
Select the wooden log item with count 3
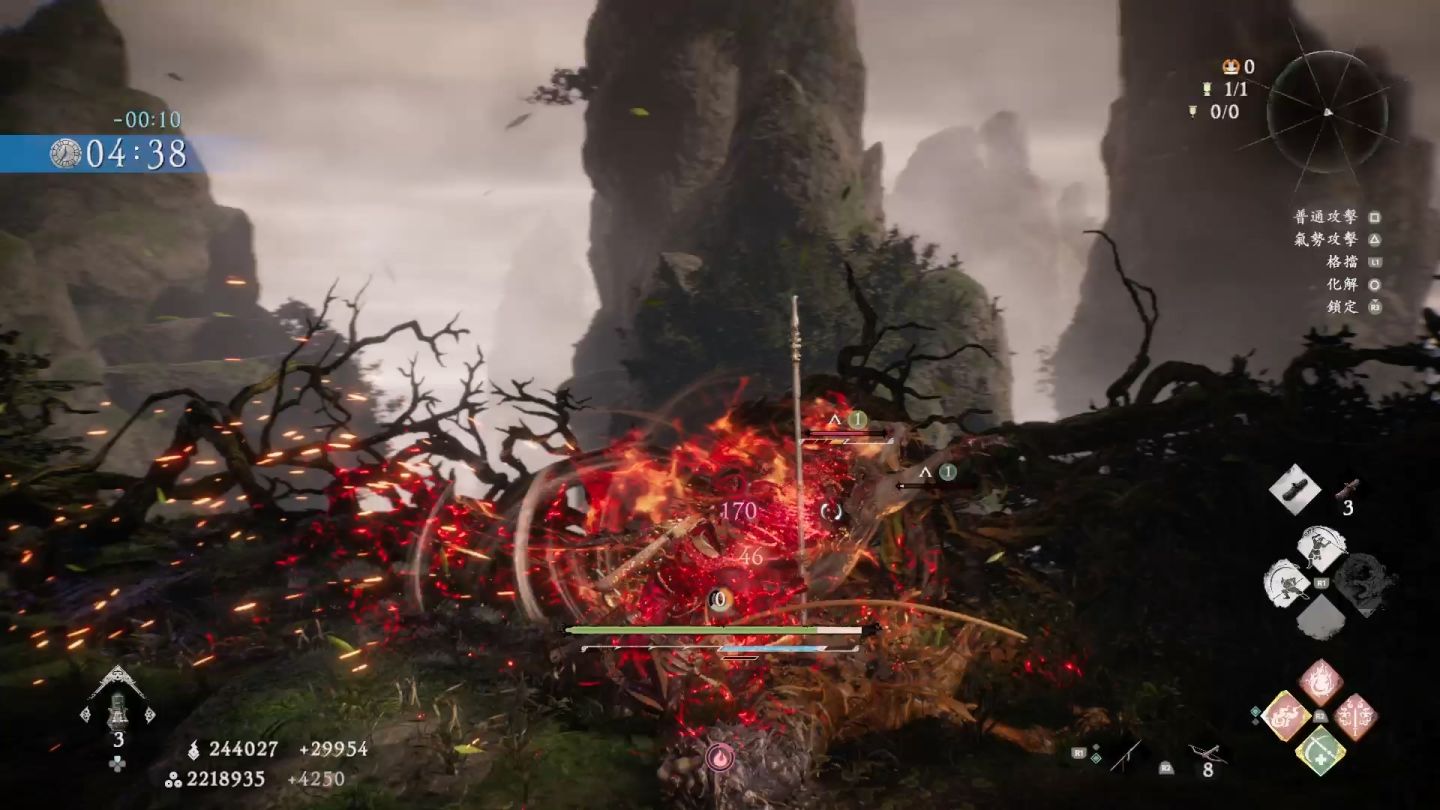coord(1350,488)
